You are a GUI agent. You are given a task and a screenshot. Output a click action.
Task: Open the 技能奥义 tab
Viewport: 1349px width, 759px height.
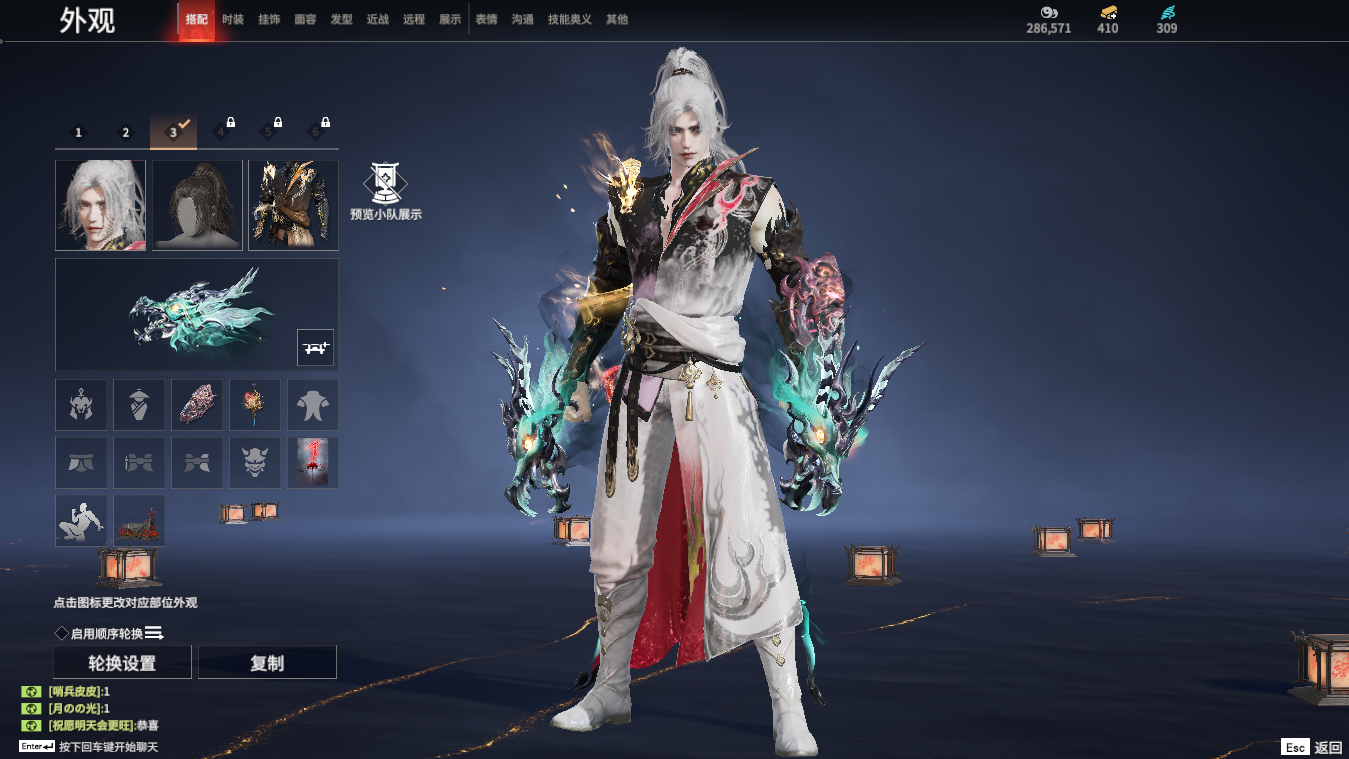tap(570, 19)
